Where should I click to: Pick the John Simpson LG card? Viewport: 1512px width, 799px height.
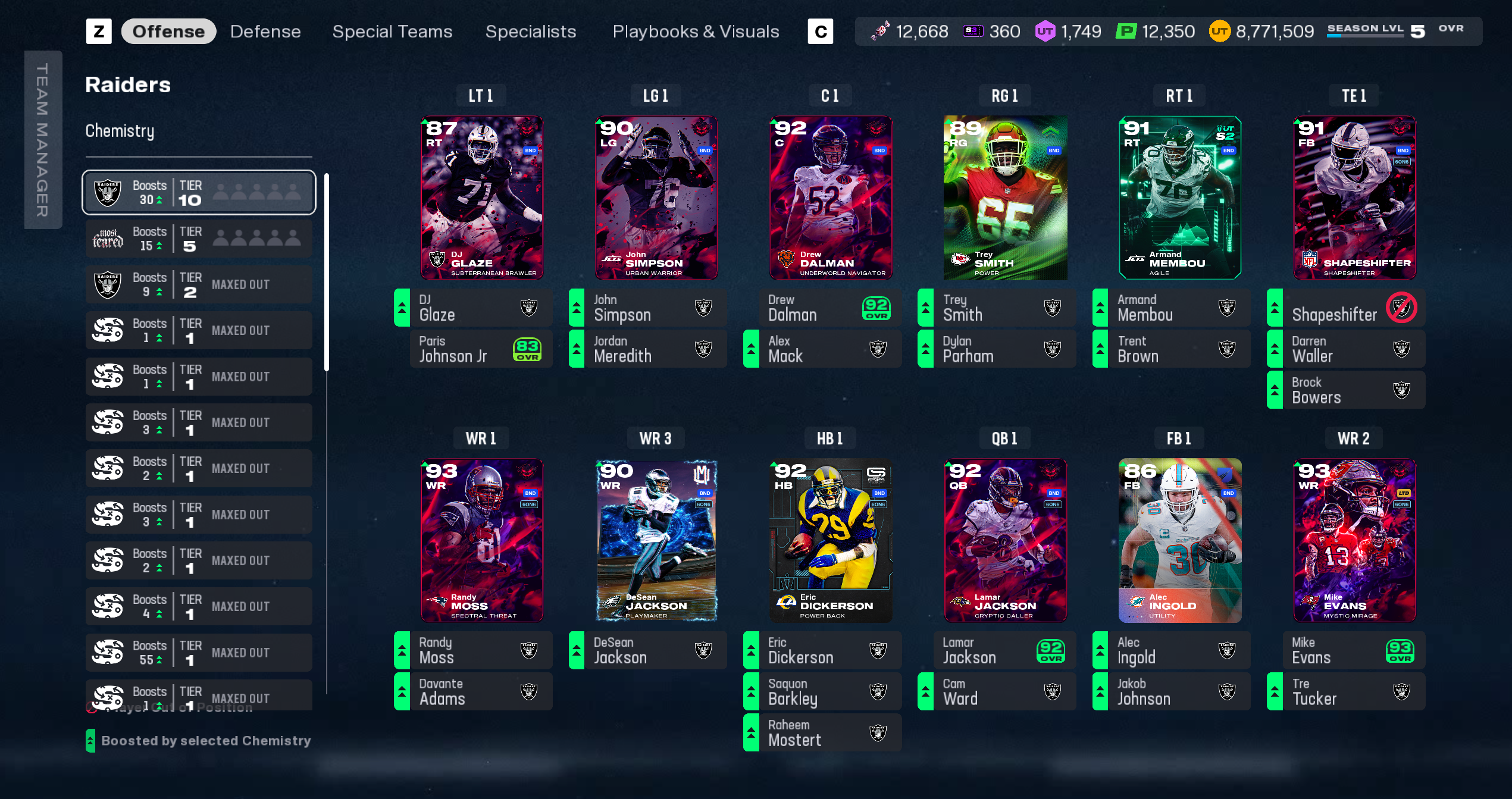[x=656, y=198]
